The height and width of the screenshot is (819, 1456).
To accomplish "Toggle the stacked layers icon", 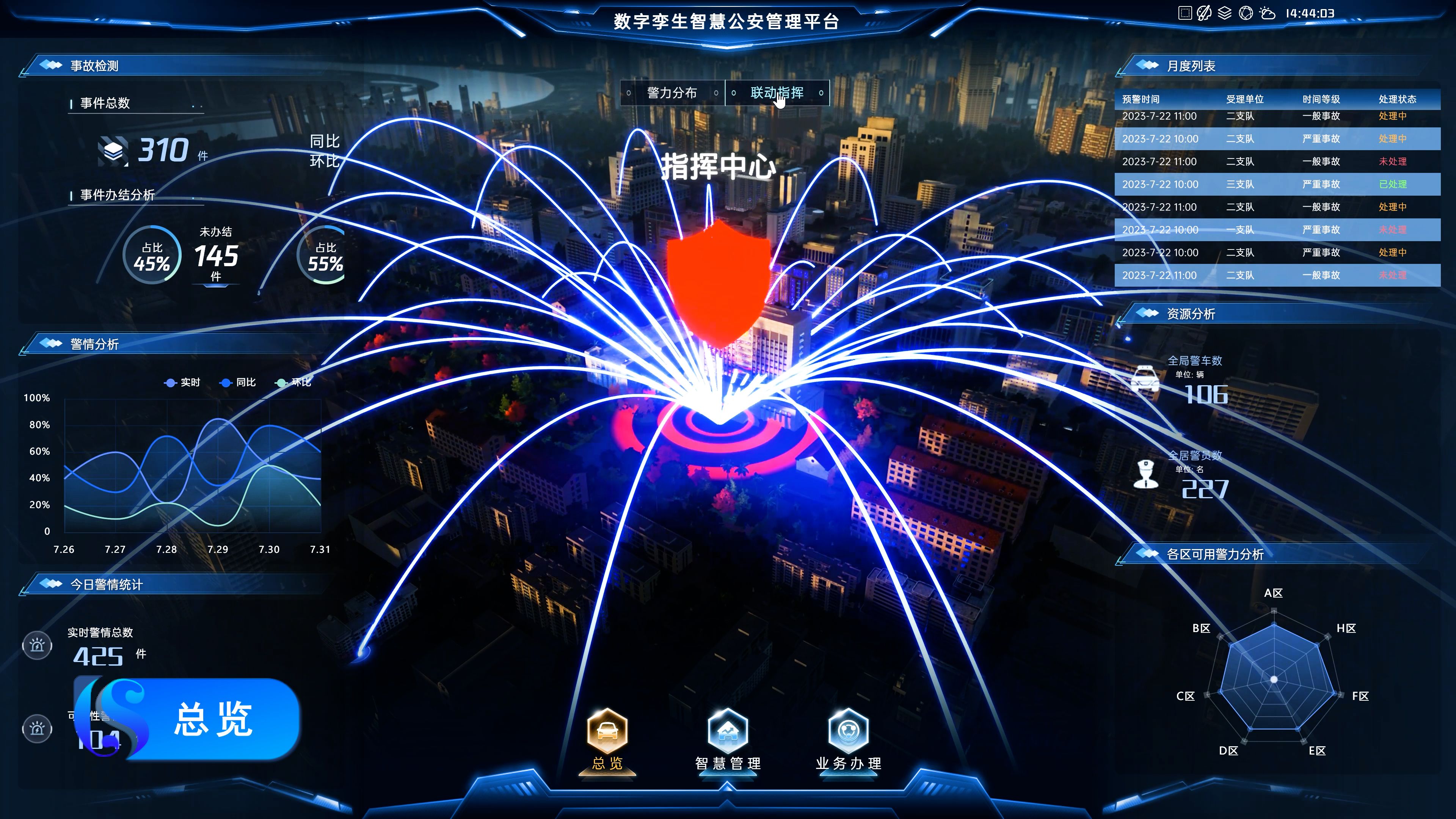I will tap(1224, 13).
